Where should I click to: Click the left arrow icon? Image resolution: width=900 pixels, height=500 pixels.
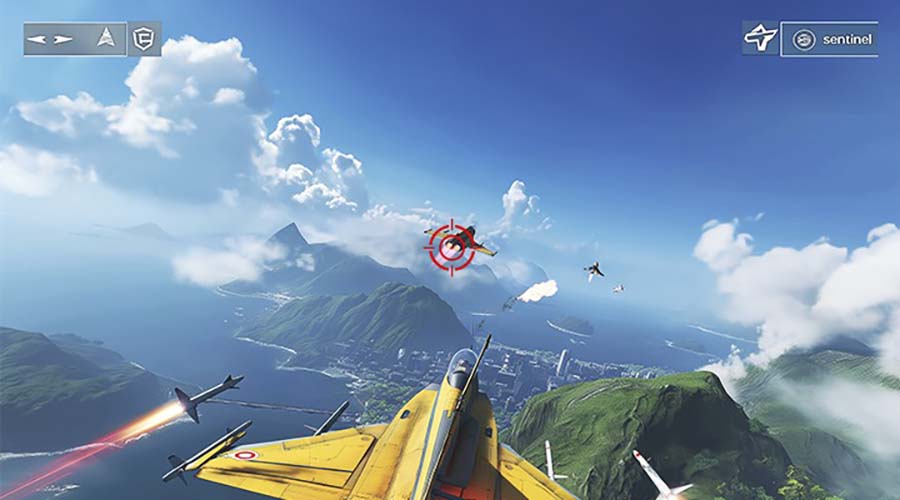point(38,39)
